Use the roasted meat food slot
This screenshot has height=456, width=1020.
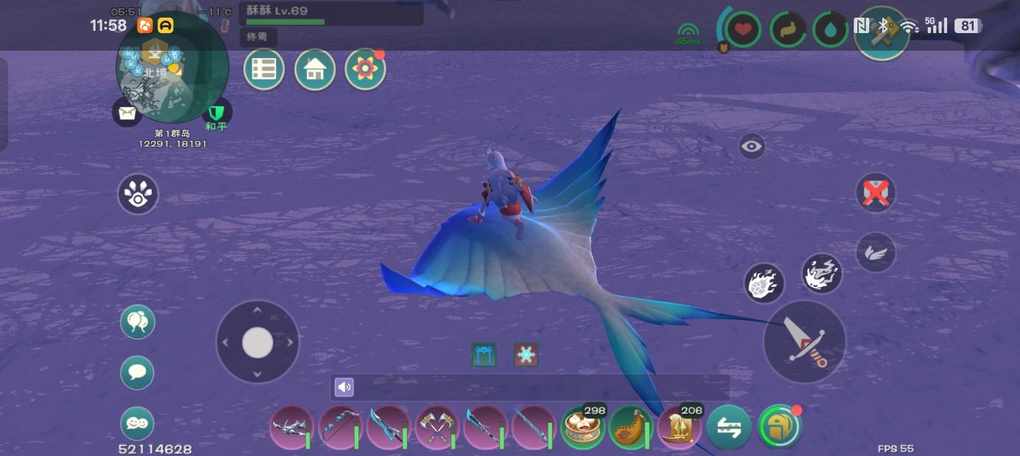pos(630,428)
